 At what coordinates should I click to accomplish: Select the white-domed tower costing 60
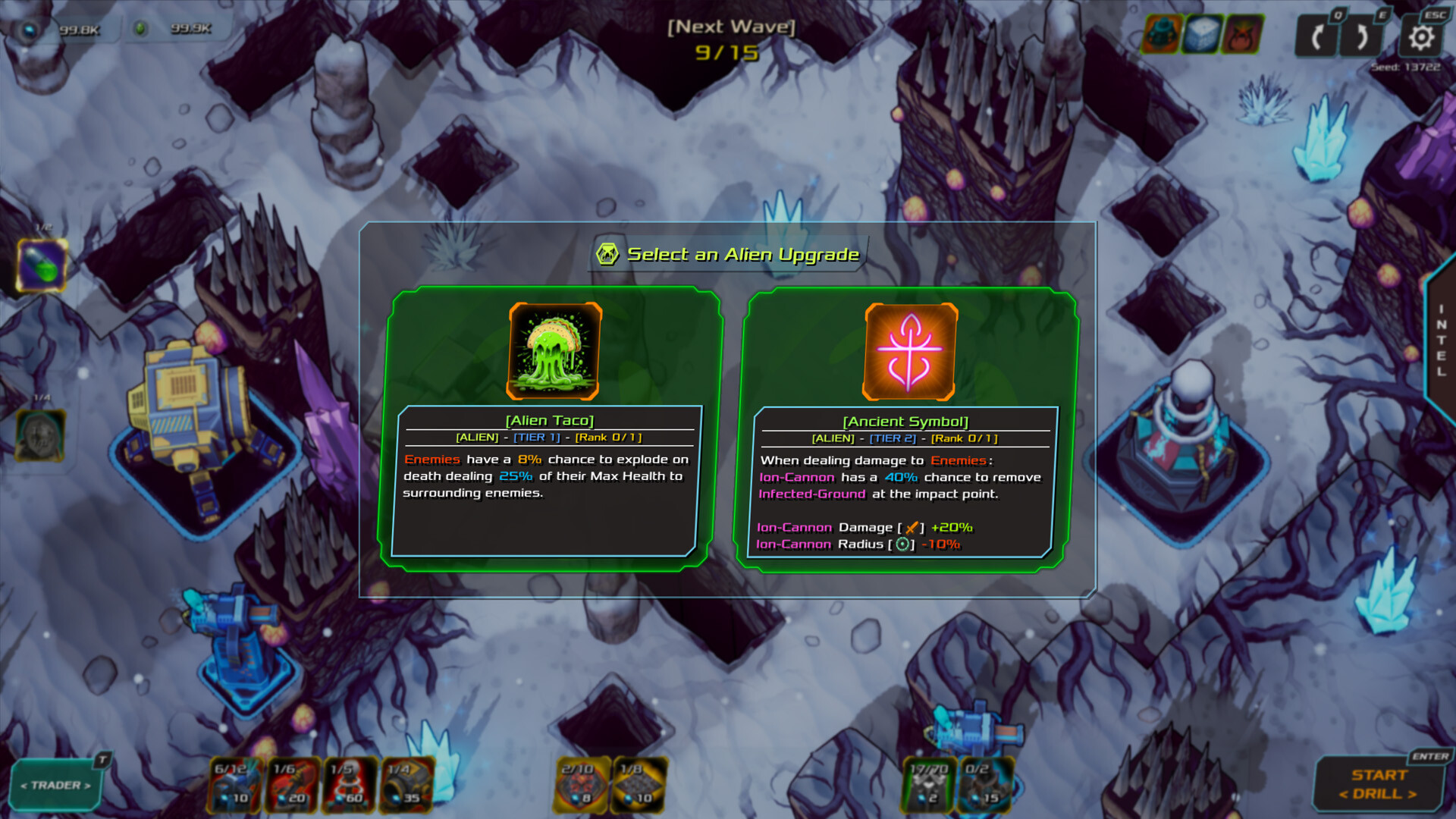(x=348, y=783)
